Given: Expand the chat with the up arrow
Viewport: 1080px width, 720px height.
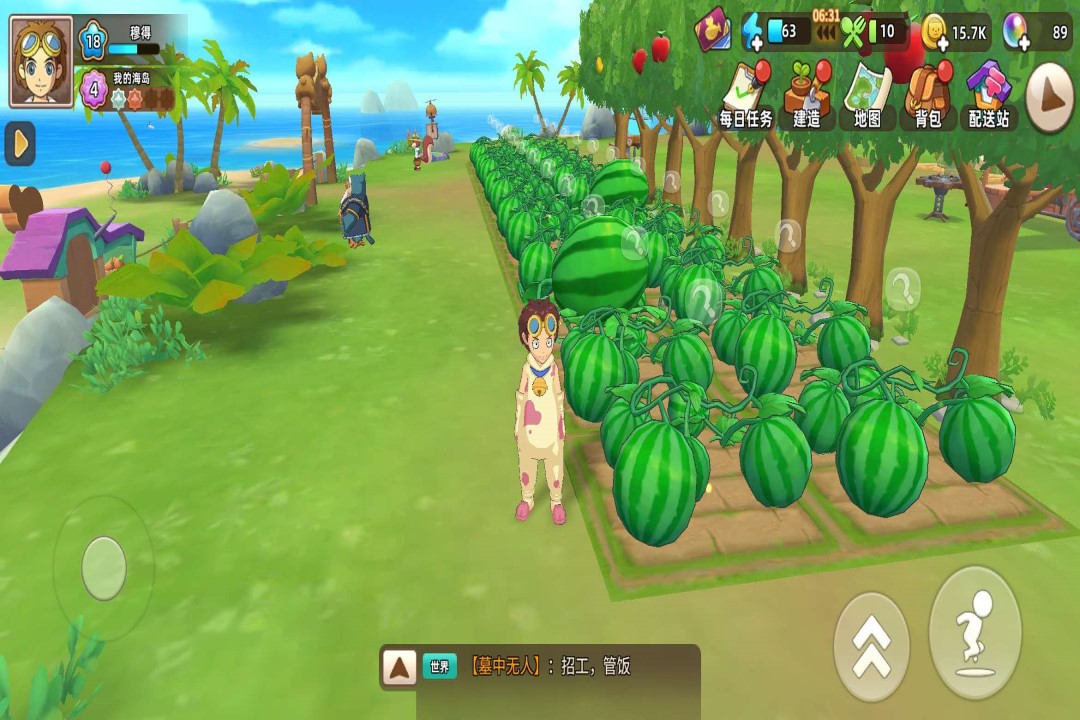Looking at the screenshot, I should (x=400, y=667).
